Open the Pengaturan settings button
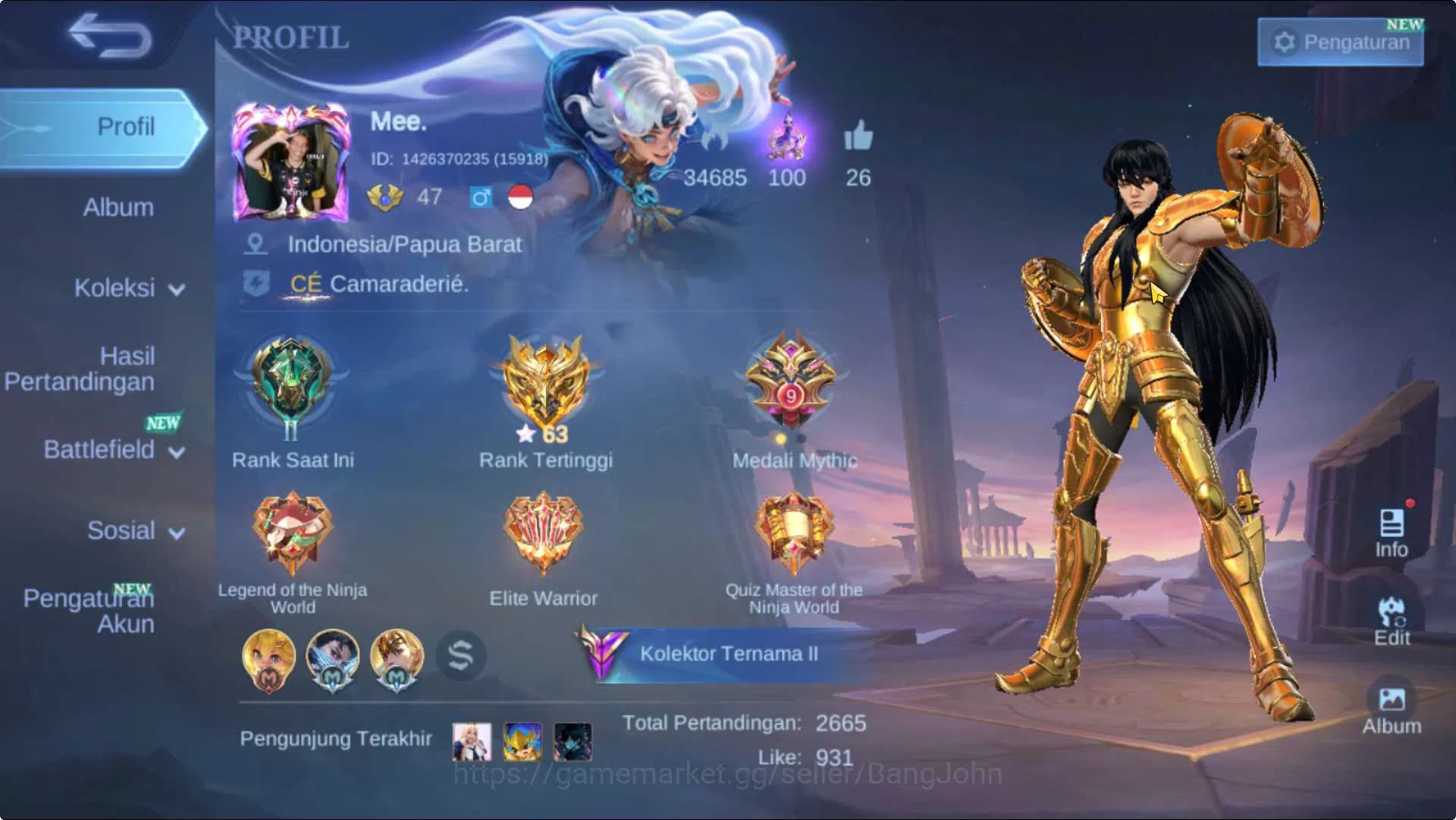Image resolution: width=1456 pixels, height=820 pixels. pos(1339,42)
